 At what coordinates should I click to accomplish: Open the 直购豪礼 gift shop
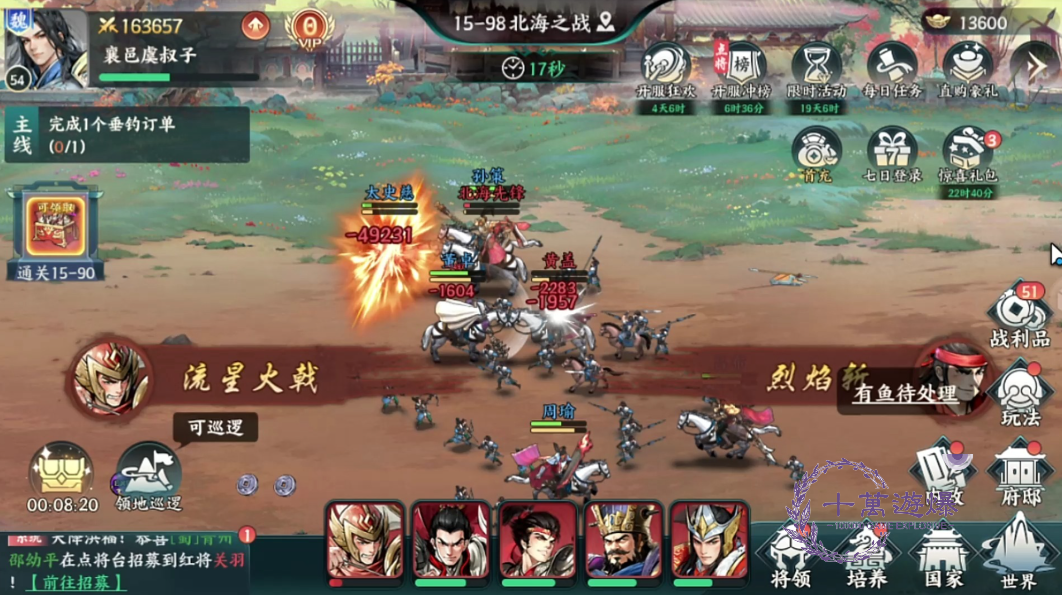coord(967,70)
